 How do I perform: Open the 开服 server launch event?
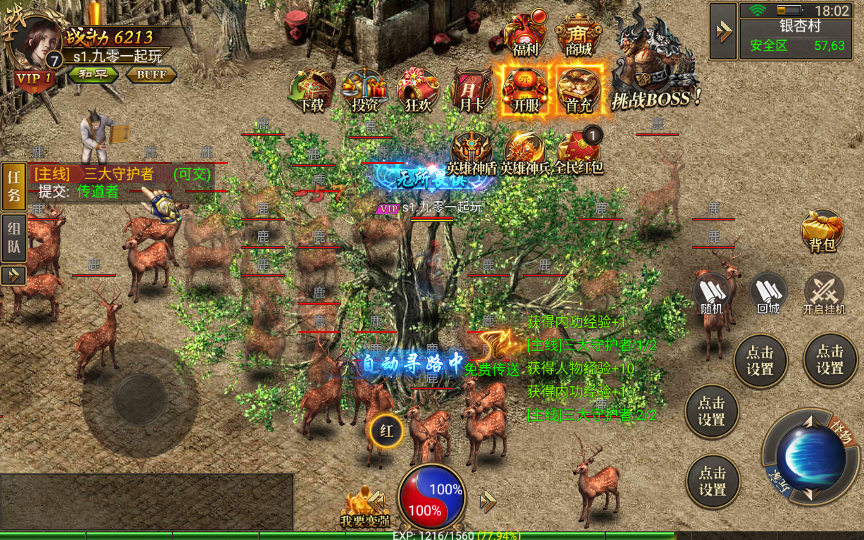point(524,90)
